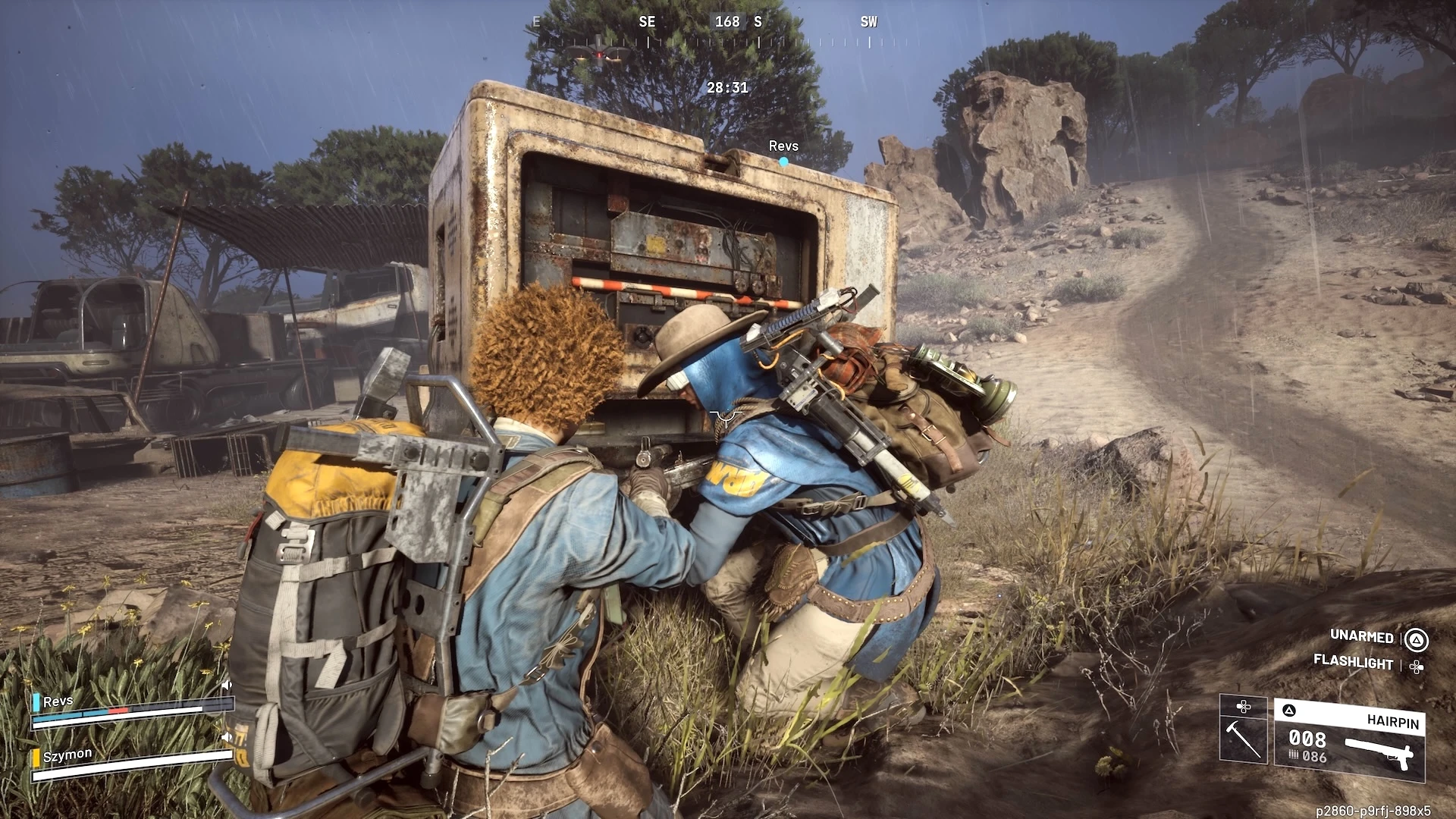Screen dimensions: 1456x819
Task: Click the Revs teammate marker dot
Action: pos(783,162)
